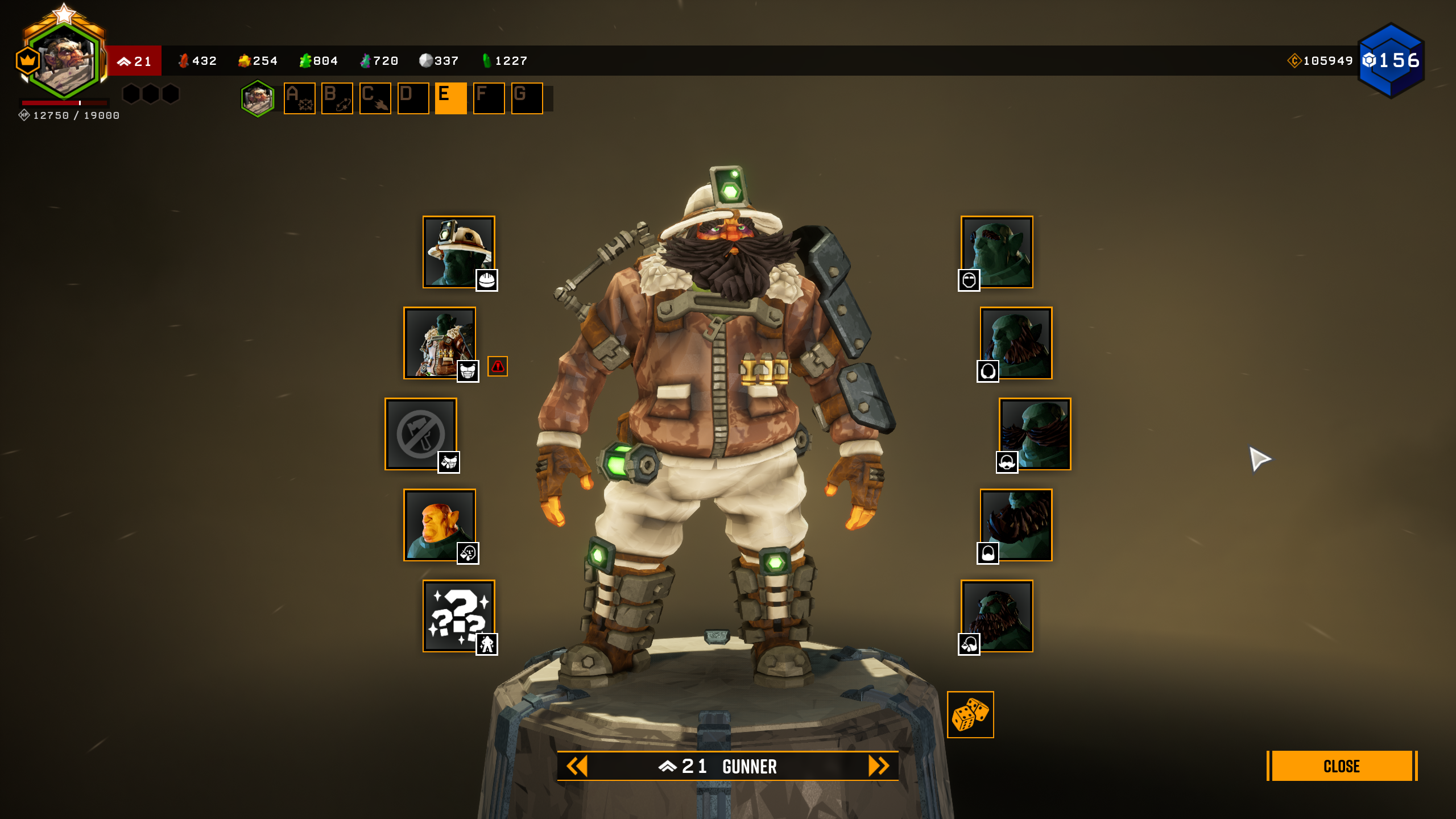Switch to the previous dwarf class
Image resolution: width=1456 pixels, height=819 pixels.
tap(577, 766)
